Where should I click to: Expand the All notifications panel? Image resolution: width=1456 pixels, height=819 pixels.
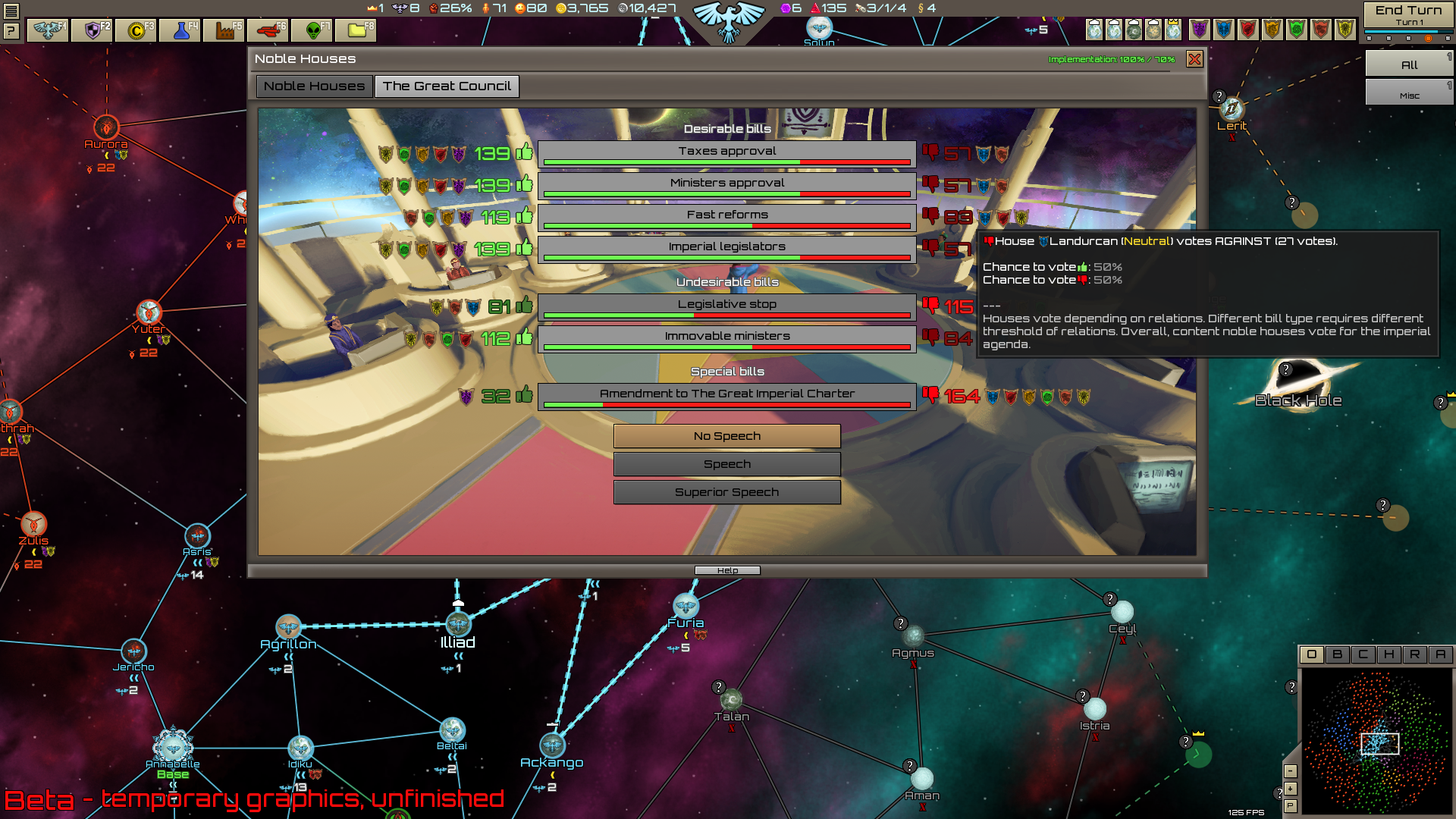1408,64
